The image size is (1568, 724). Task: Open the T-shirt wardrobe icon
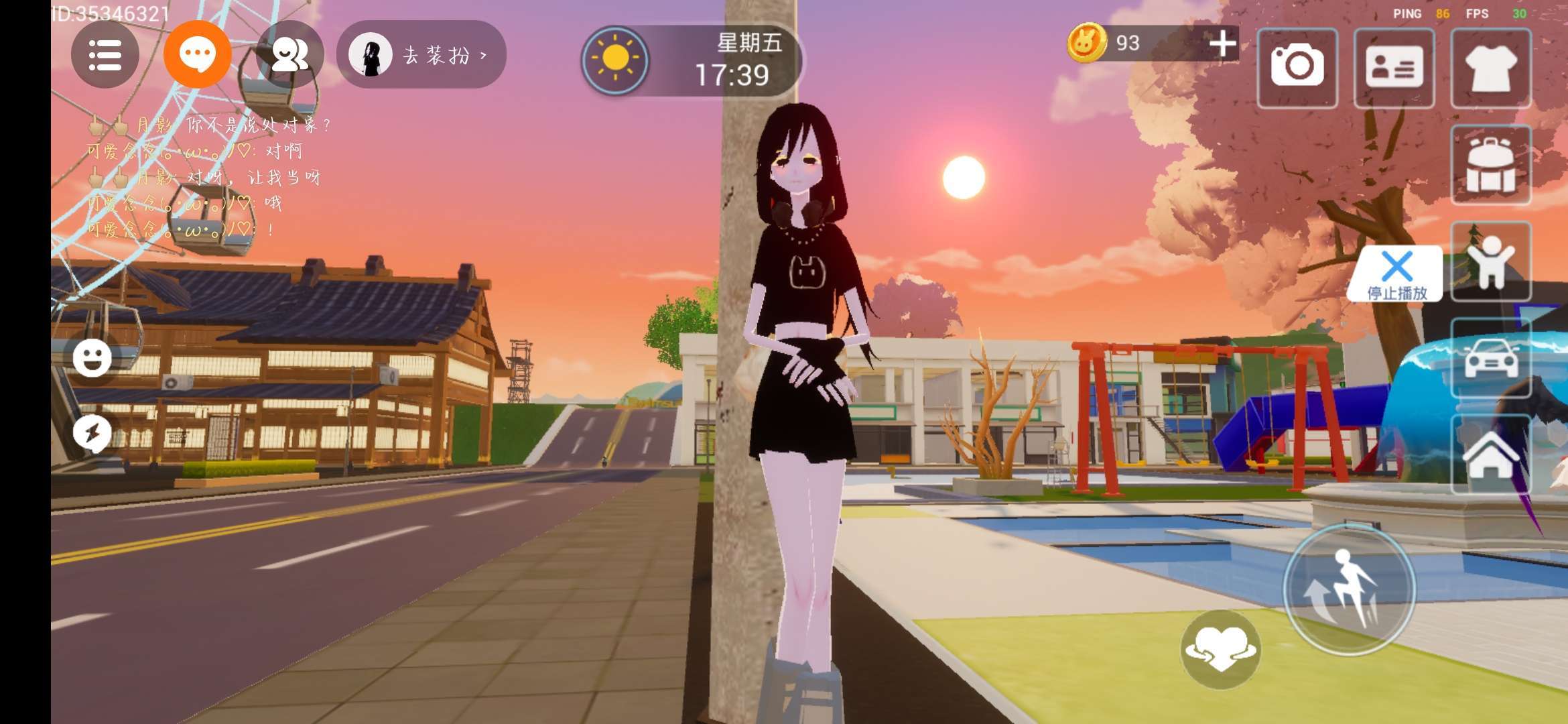pyautogui.click(x=1490, y=67)
